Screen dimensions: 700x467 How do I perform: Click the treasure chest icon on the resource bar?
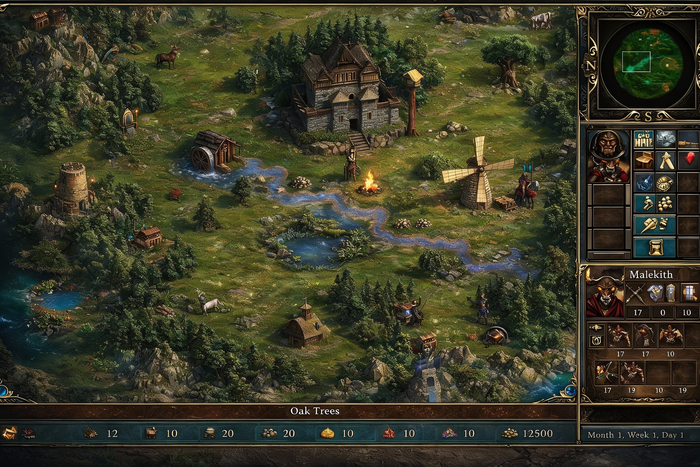pyautogui.click(x=10, y=433)
